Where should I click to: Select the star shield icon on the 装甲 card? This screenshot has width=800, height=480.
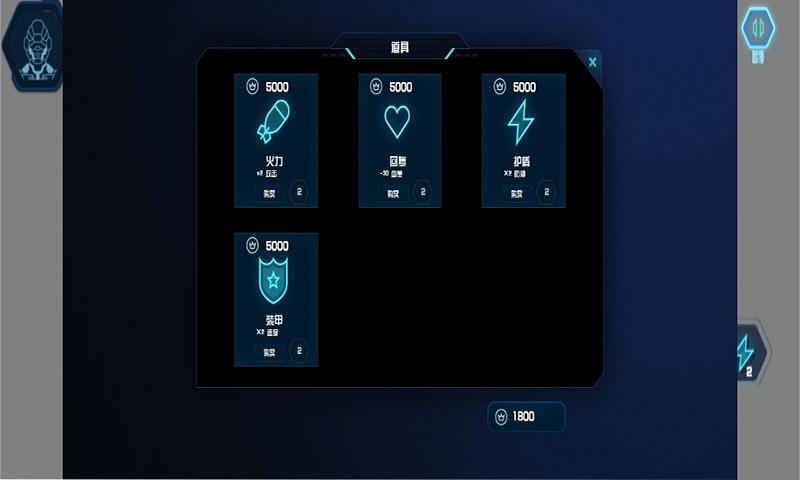pyautogui.click(x=275, y=281)
